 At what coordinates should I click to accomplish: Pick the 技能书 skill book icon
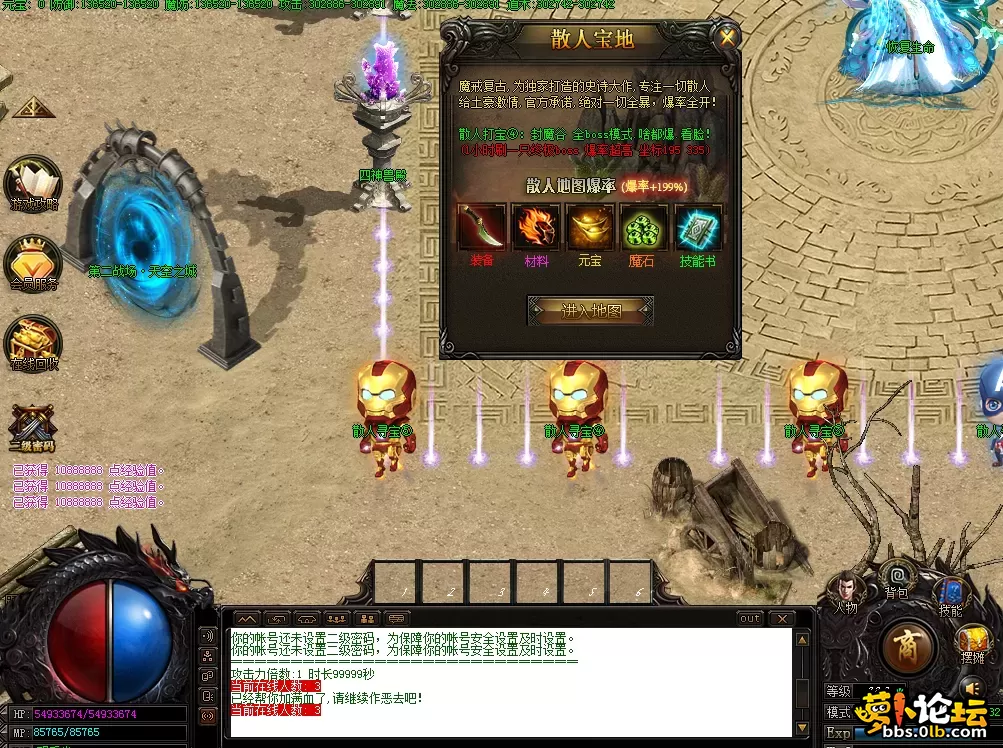click(698, 228)
